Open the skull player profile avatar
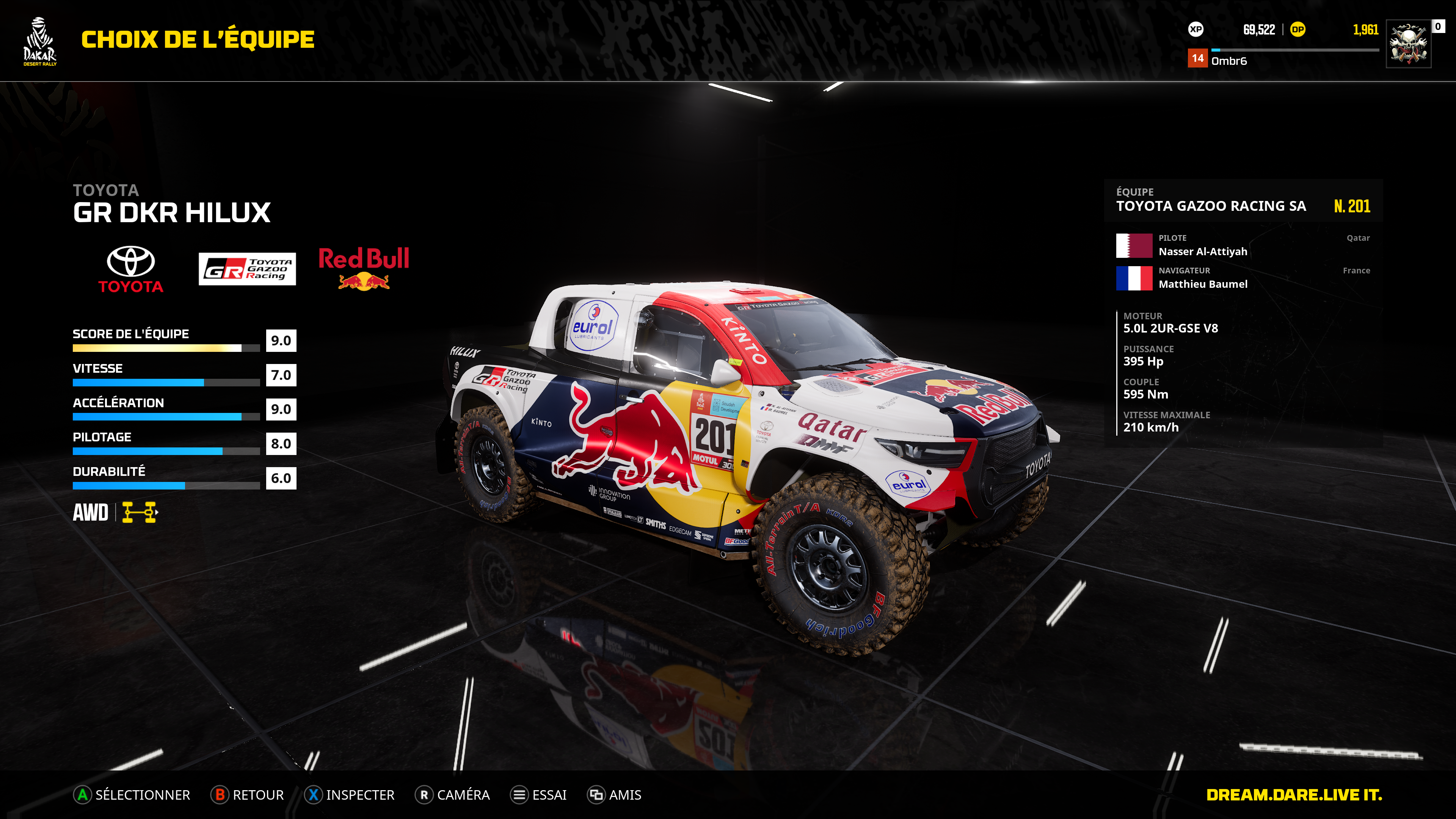The width and height of the screenshot is (1456, 819). click(x=1408, y=44)
